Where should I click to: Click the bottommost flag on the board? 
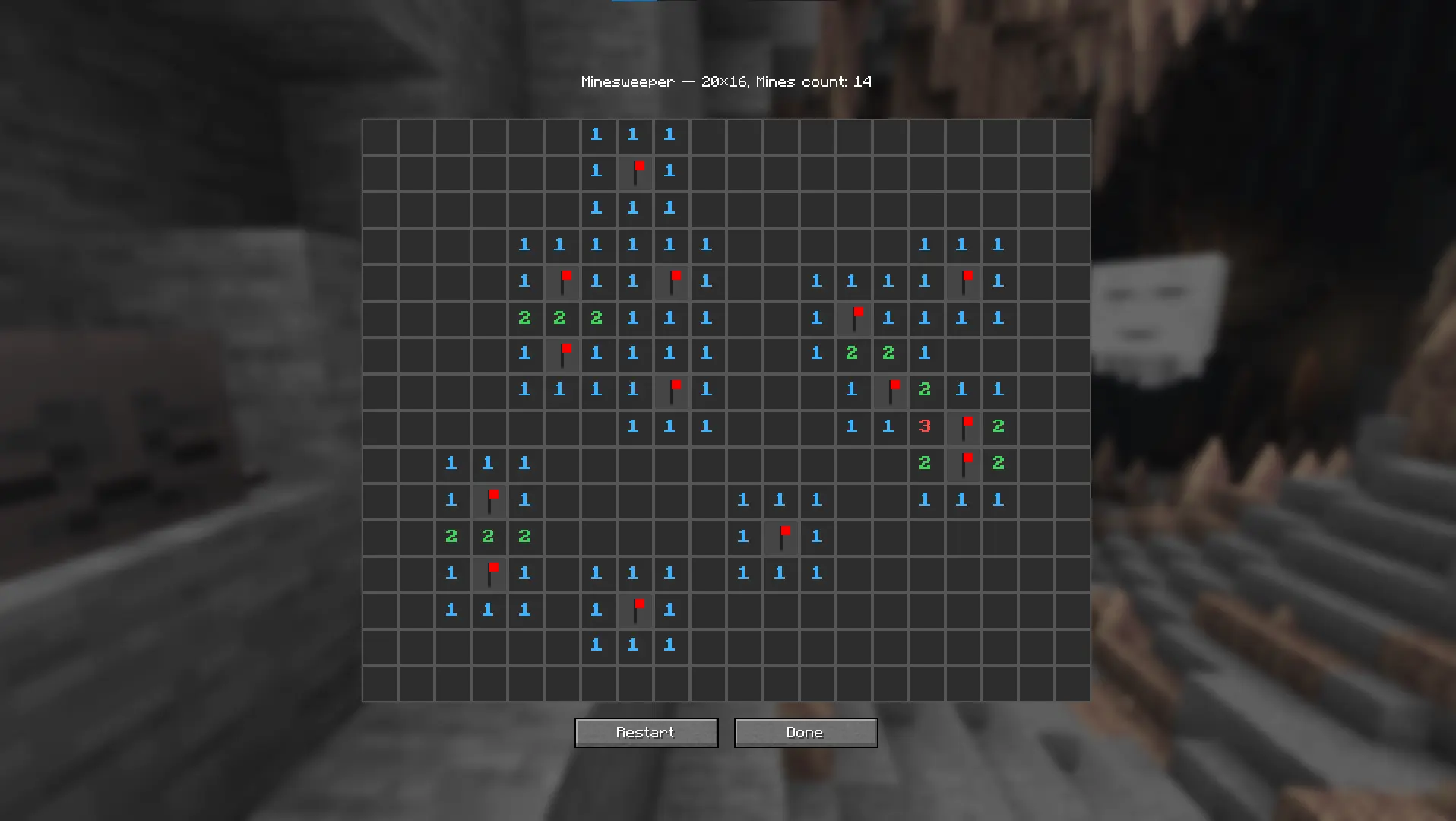[637, 608]
